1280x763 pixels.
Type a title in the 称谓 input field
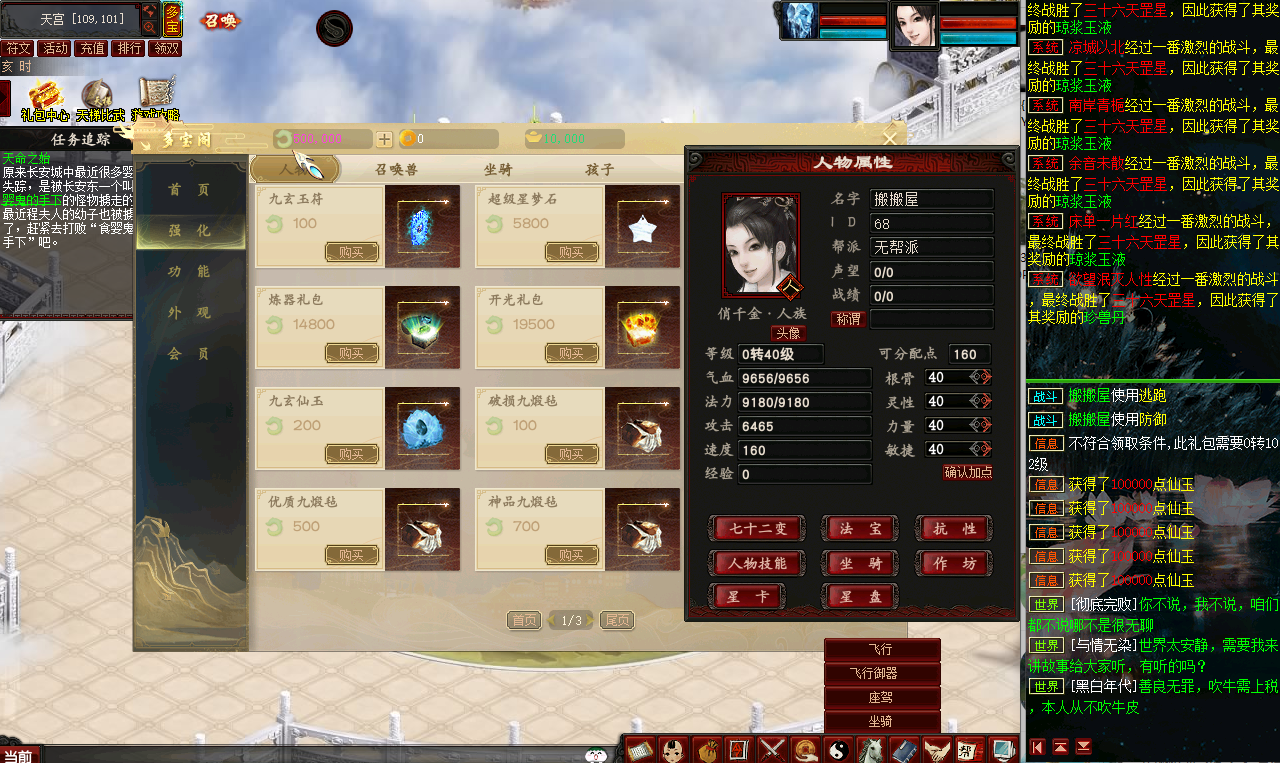[x=932, y=320]
